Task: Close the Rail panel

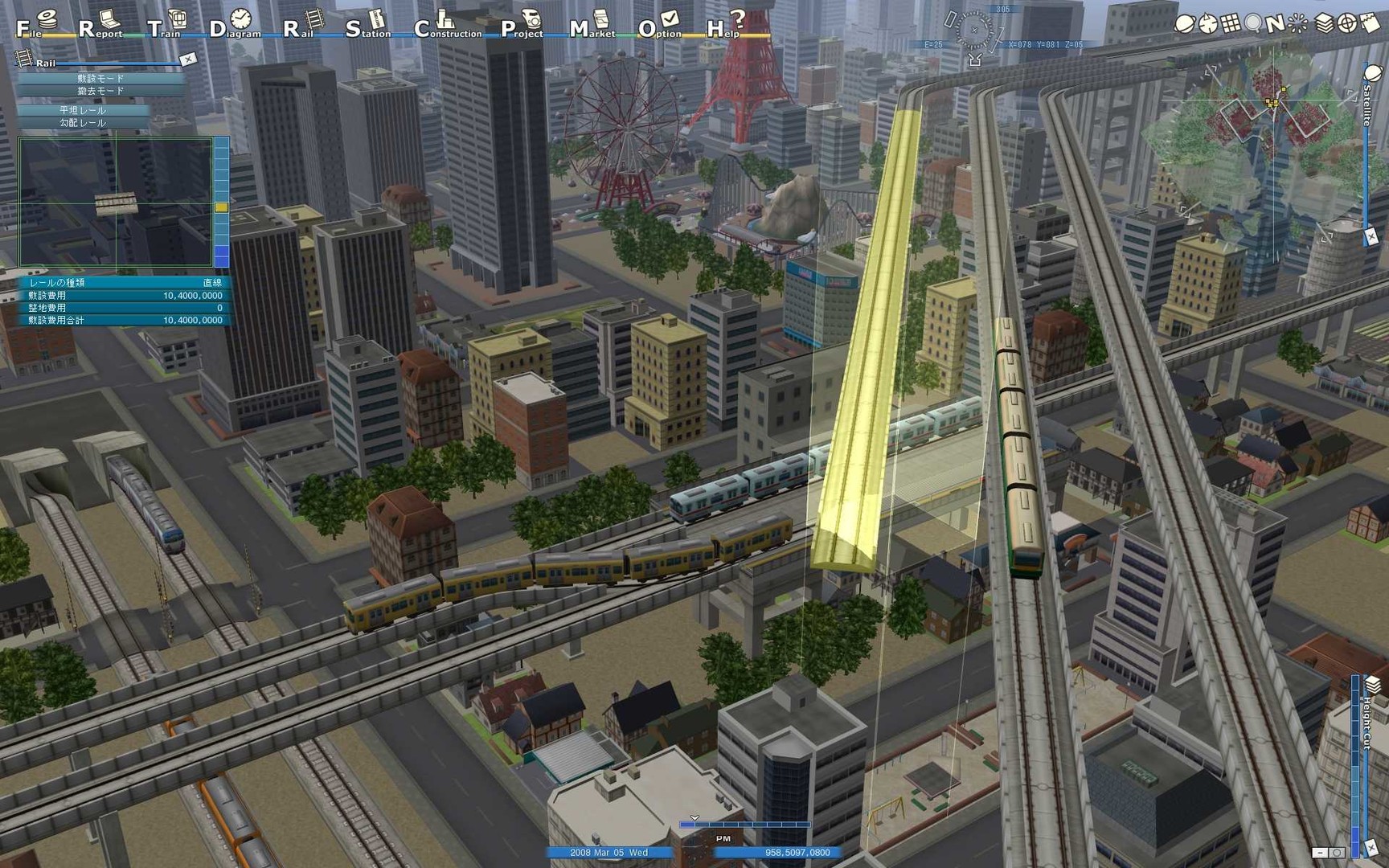Action: [x=188, y=59]
